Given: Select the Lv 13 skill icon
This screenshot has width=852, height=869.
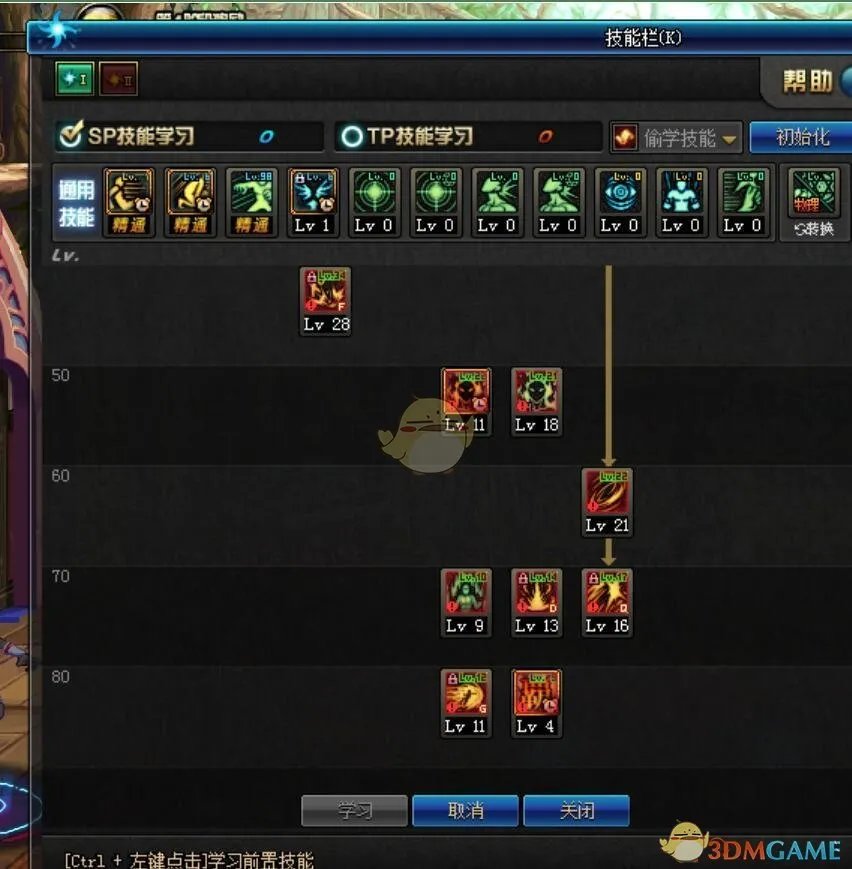Looking at the screenshot, I should 537,594.
